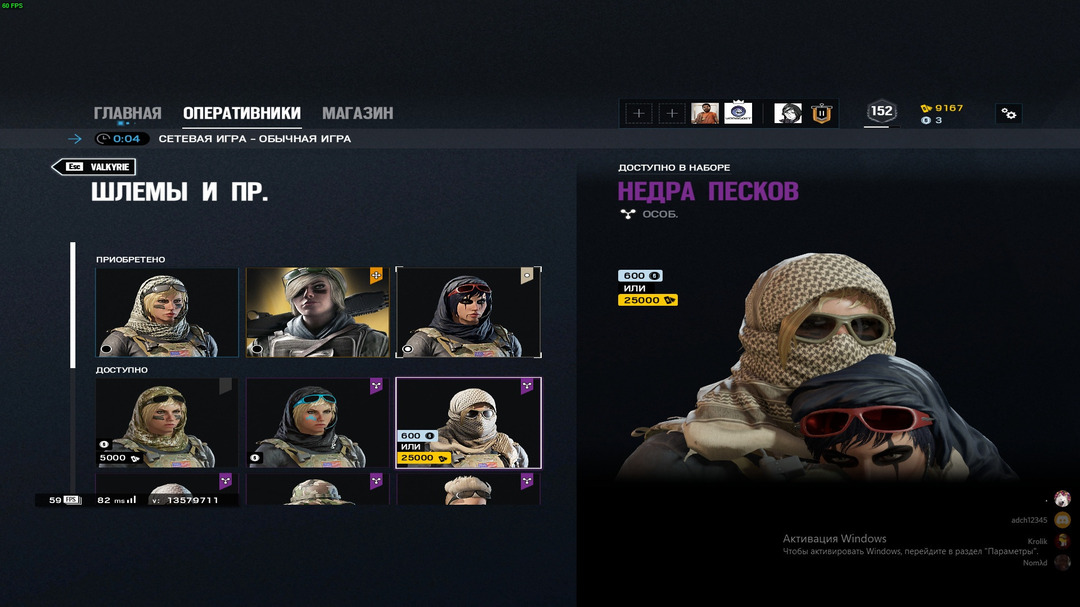Go back using the VALKYRIE back button
Viewport: 1080px width, 607px height.
coord(94,167)
